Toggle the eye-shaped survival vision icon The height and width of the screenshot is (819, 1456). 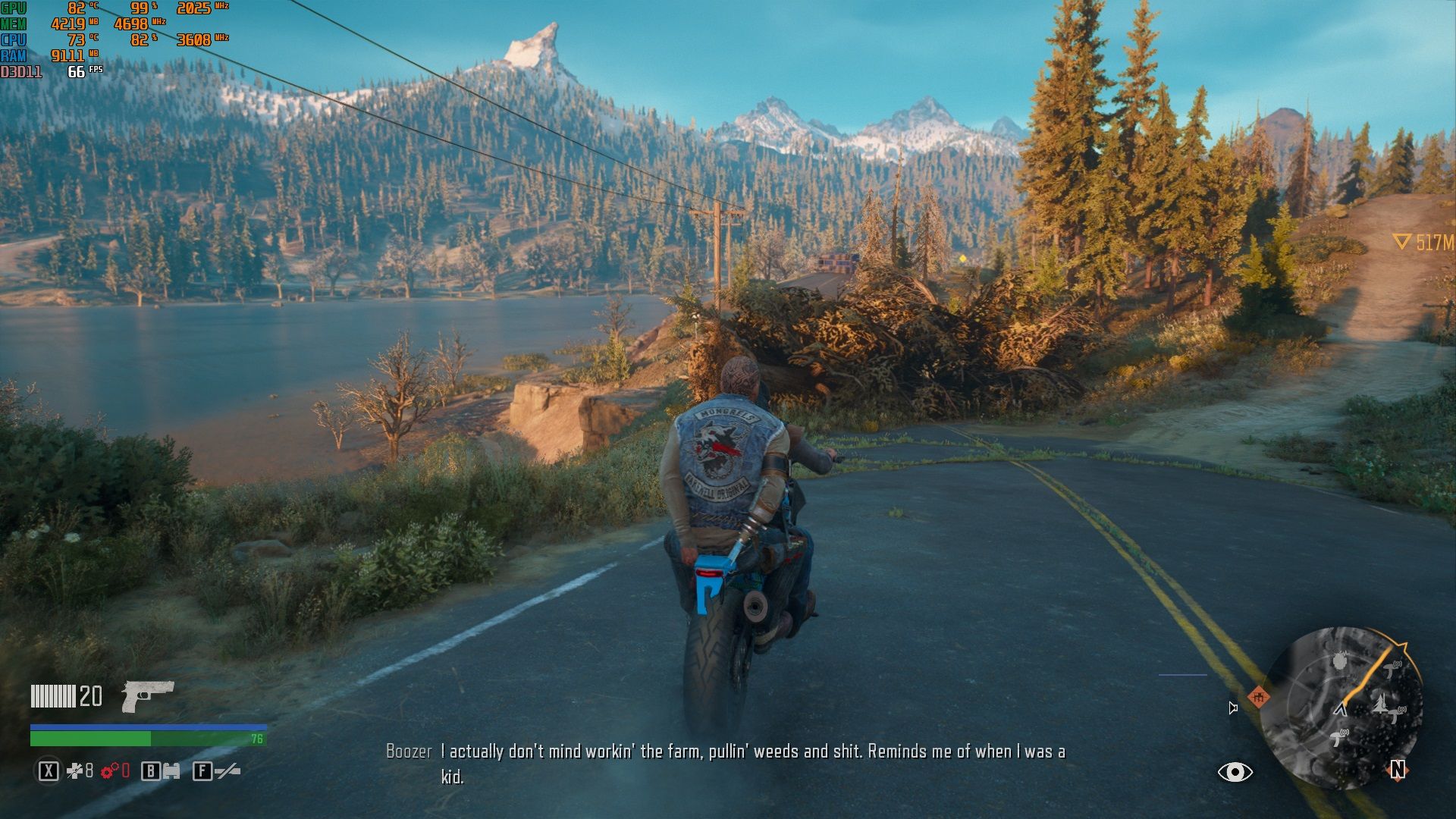pyautogui.click(x=1235, y=772)
